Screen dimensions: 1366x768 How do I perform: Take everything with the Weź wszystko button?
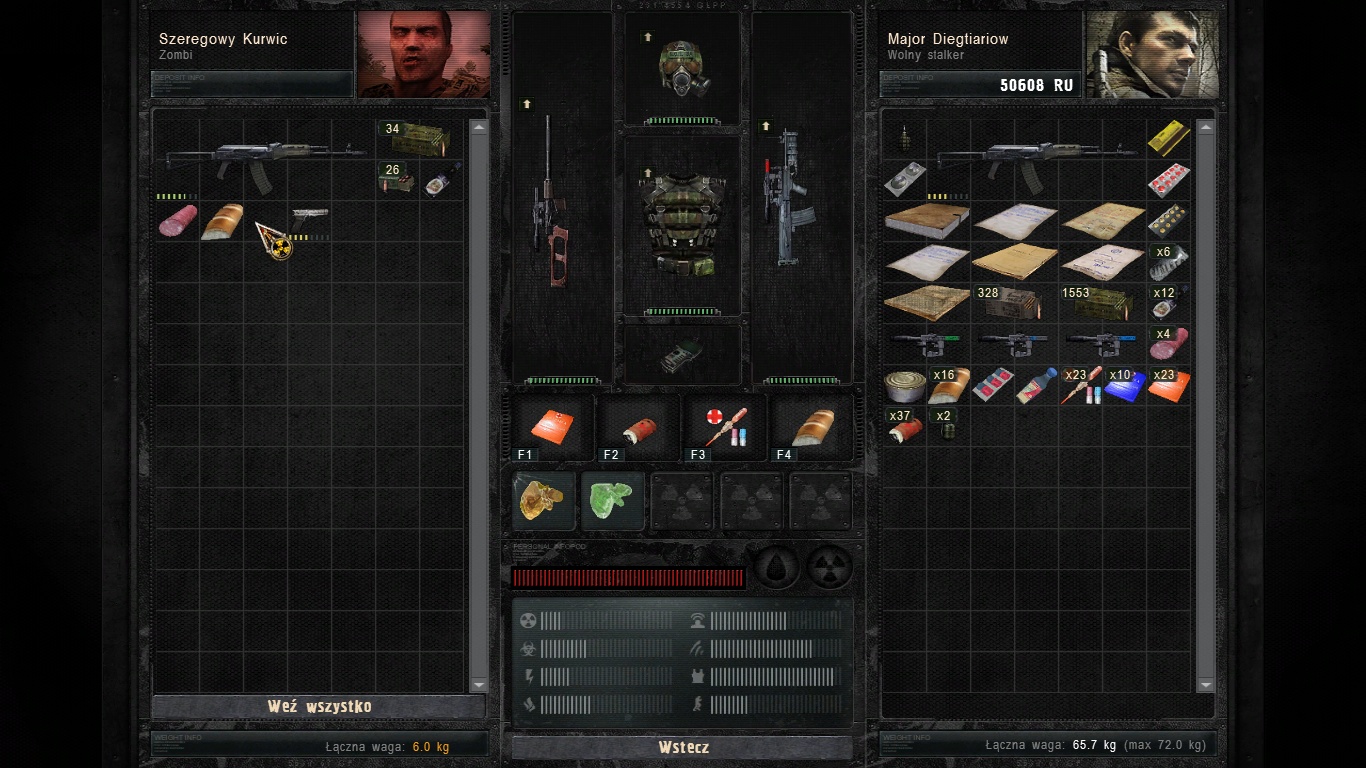[x=318, y=706]
